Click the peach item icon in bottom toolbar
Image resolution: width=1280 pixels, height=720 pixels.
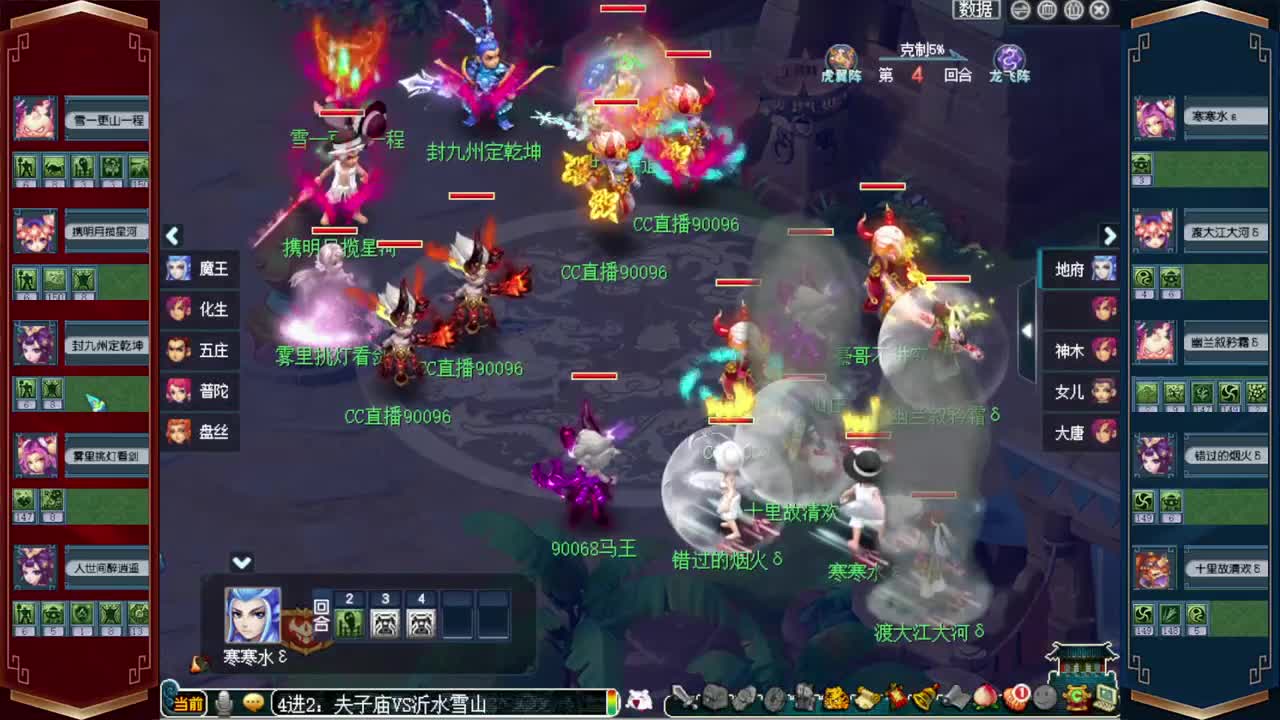click(x=984, y=700)
